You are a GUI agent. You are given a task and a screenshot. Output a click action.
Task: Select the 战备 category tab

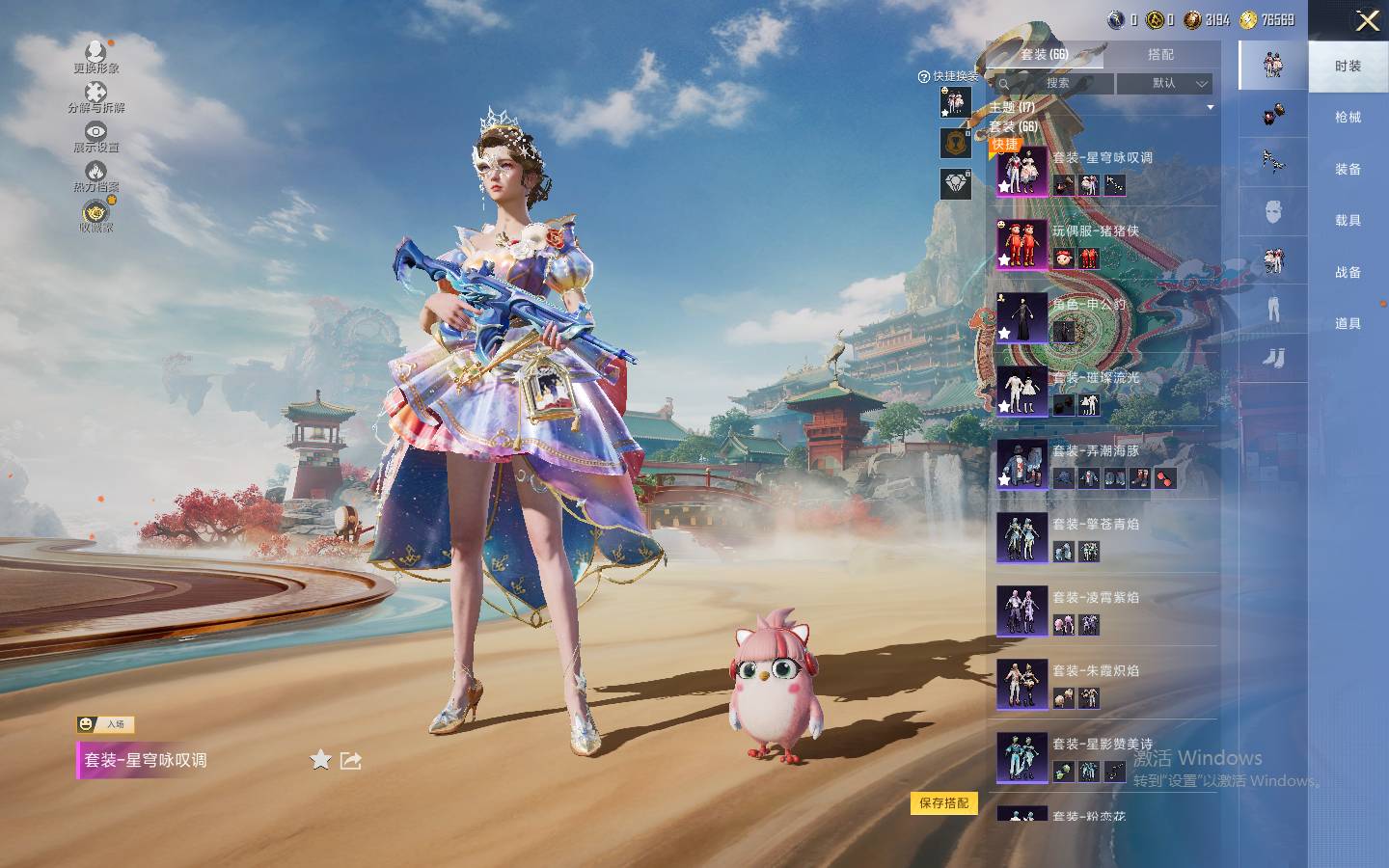point(1348,273)
